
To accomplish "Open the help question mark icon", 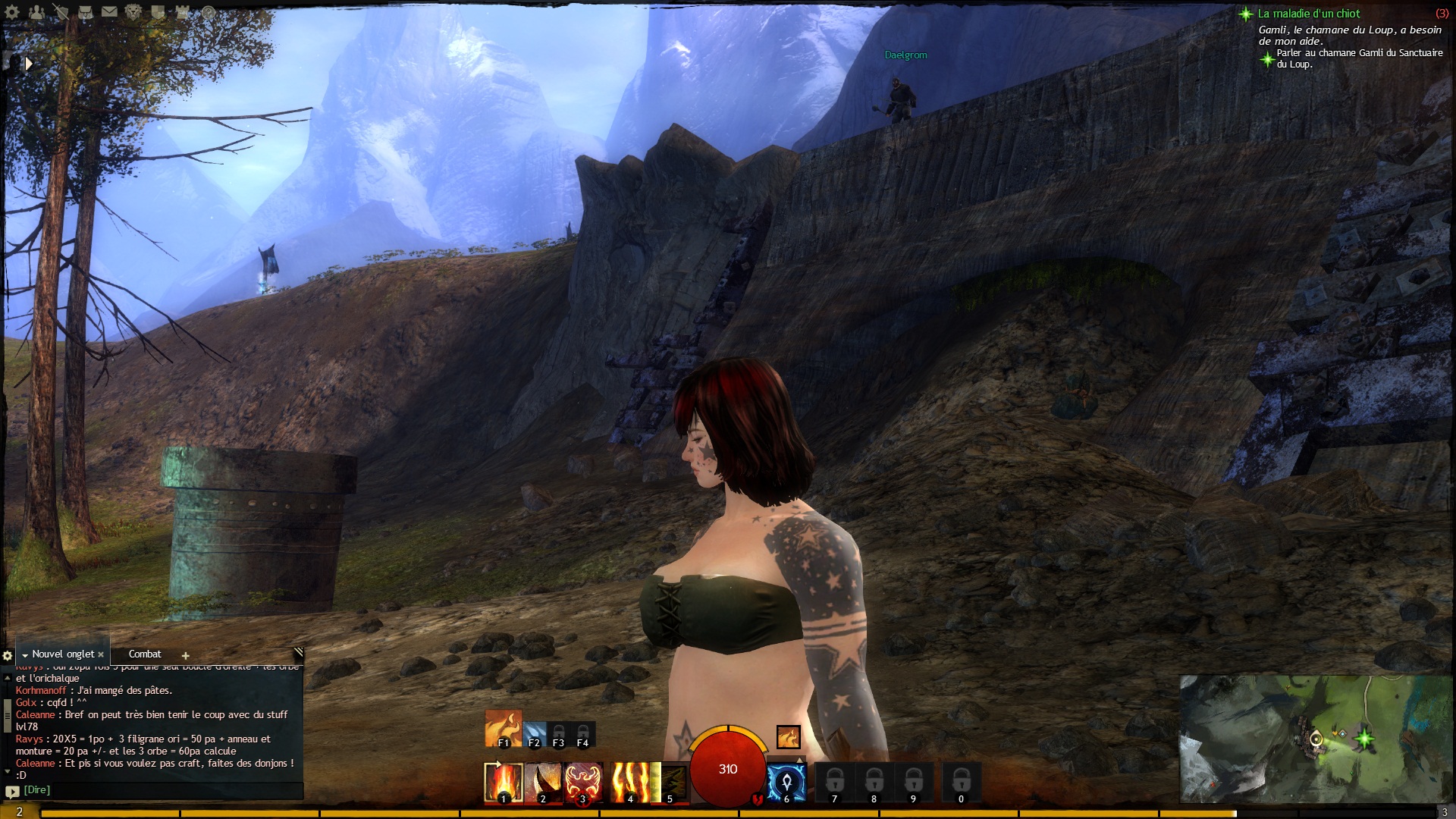I will [x=208, y=12].
